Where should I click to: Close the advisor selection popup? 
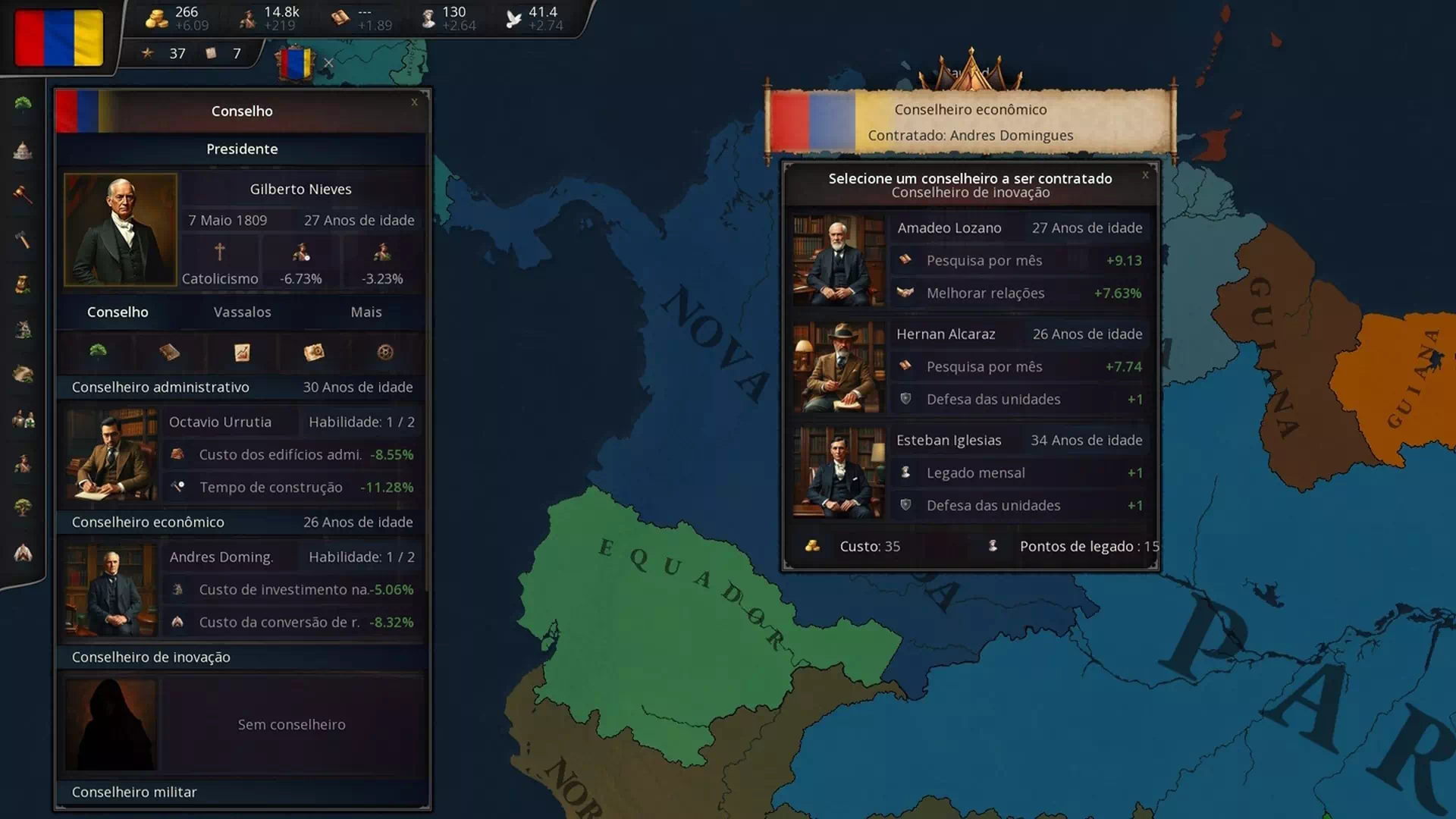tap(1145, 175)
